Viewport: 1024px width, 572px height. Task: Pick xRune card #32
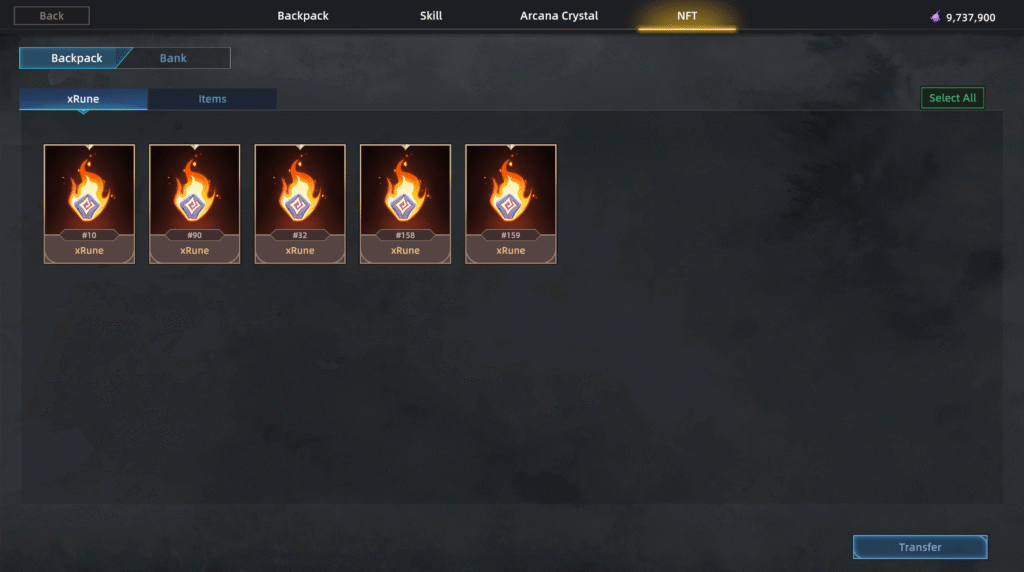click(x=300, y=204)
